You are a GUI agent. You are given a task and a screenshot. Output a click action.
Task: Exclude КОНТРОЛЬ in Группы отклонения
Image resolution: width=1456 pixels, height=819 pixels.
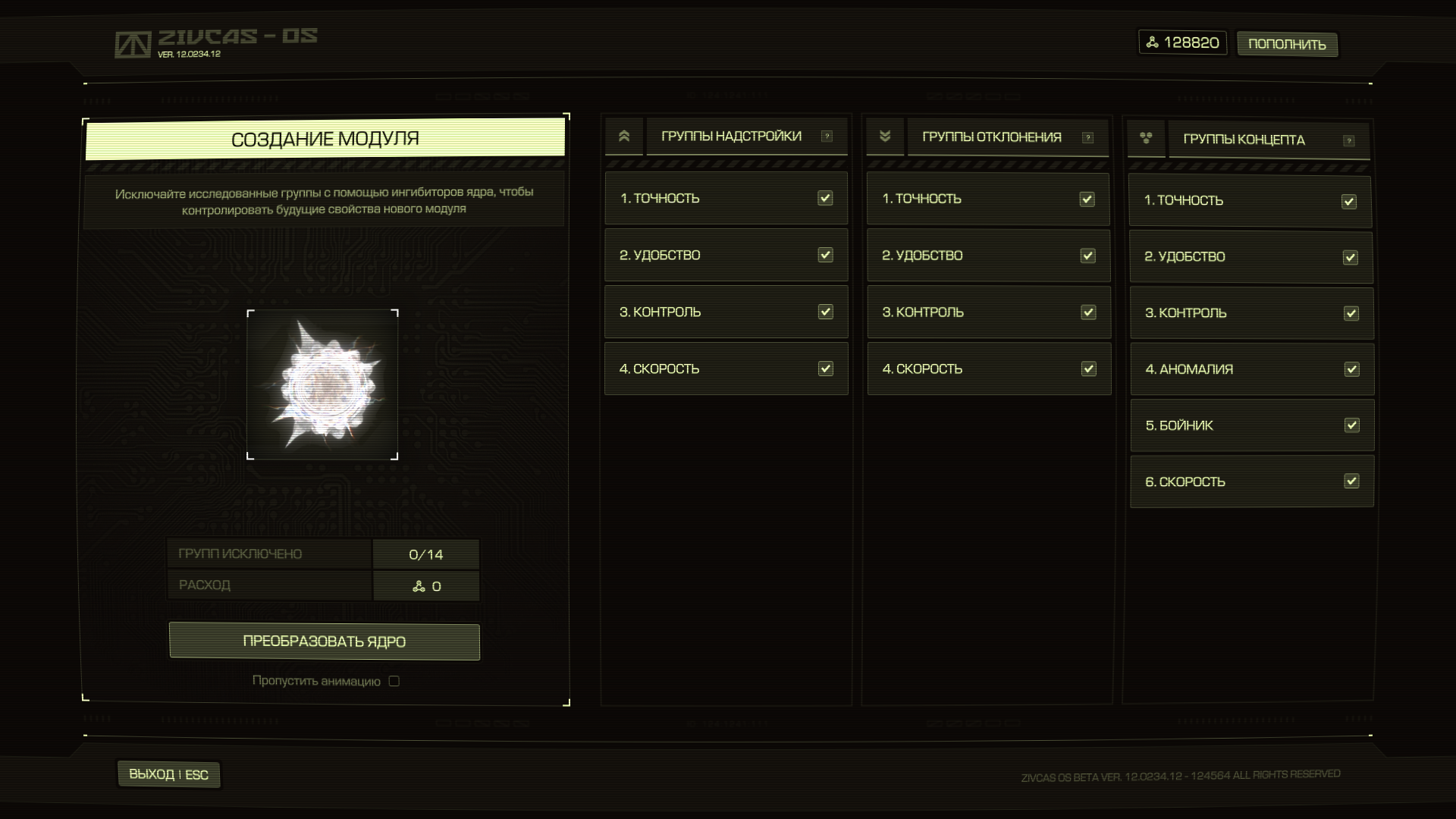pos(1088,312)
